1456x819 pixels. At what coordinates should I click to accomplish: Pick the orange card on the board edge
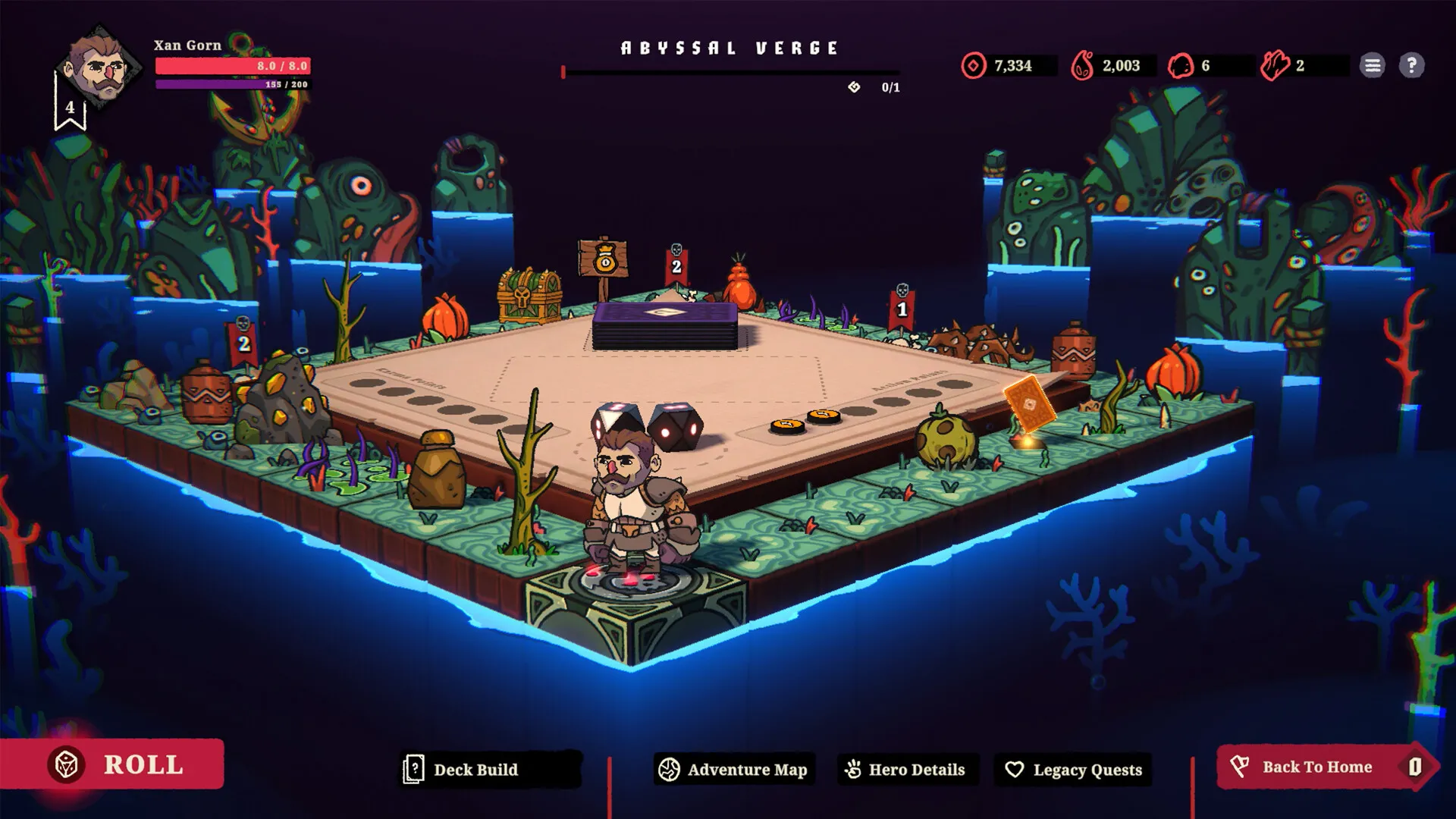1028,404
